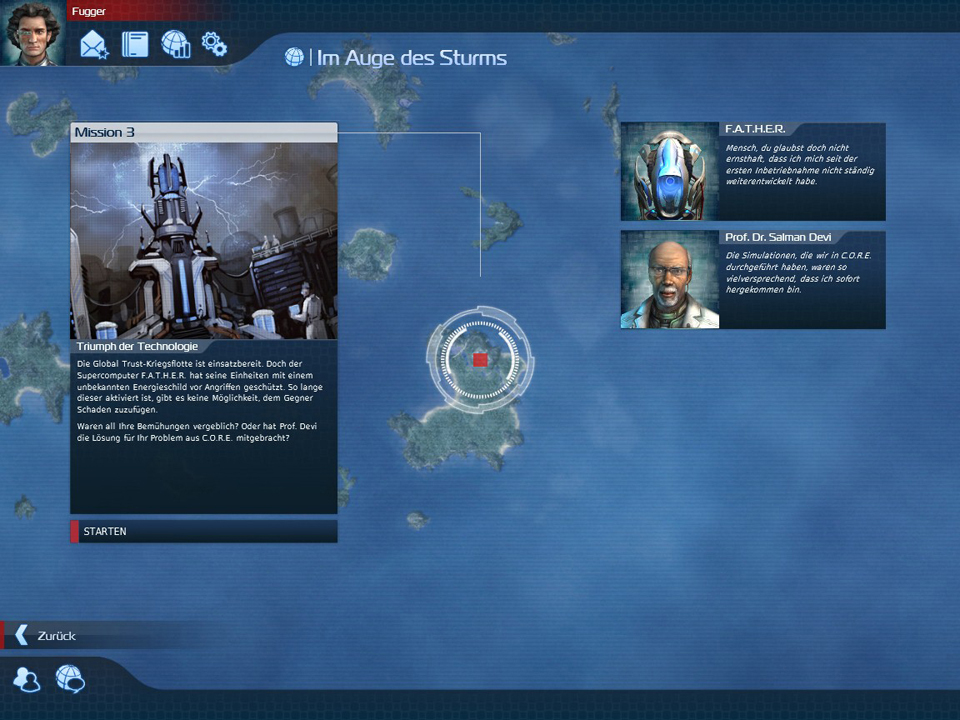Screen dimensions: 960x720
Task: Click the Mission 3 artwork image
Action: tap(204, 240)
